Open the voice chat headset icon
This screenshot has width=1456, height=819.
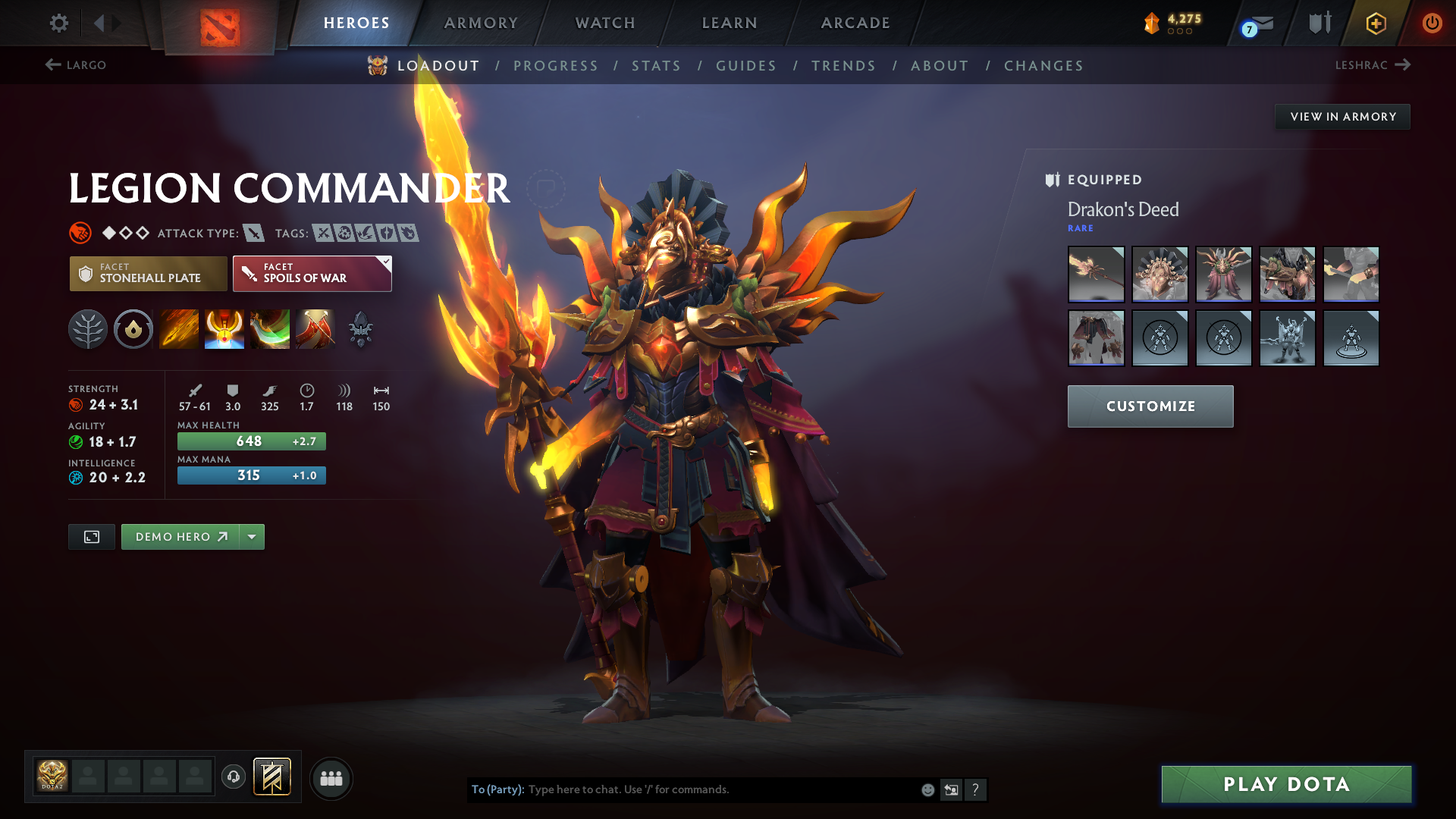tap(233, 778)
